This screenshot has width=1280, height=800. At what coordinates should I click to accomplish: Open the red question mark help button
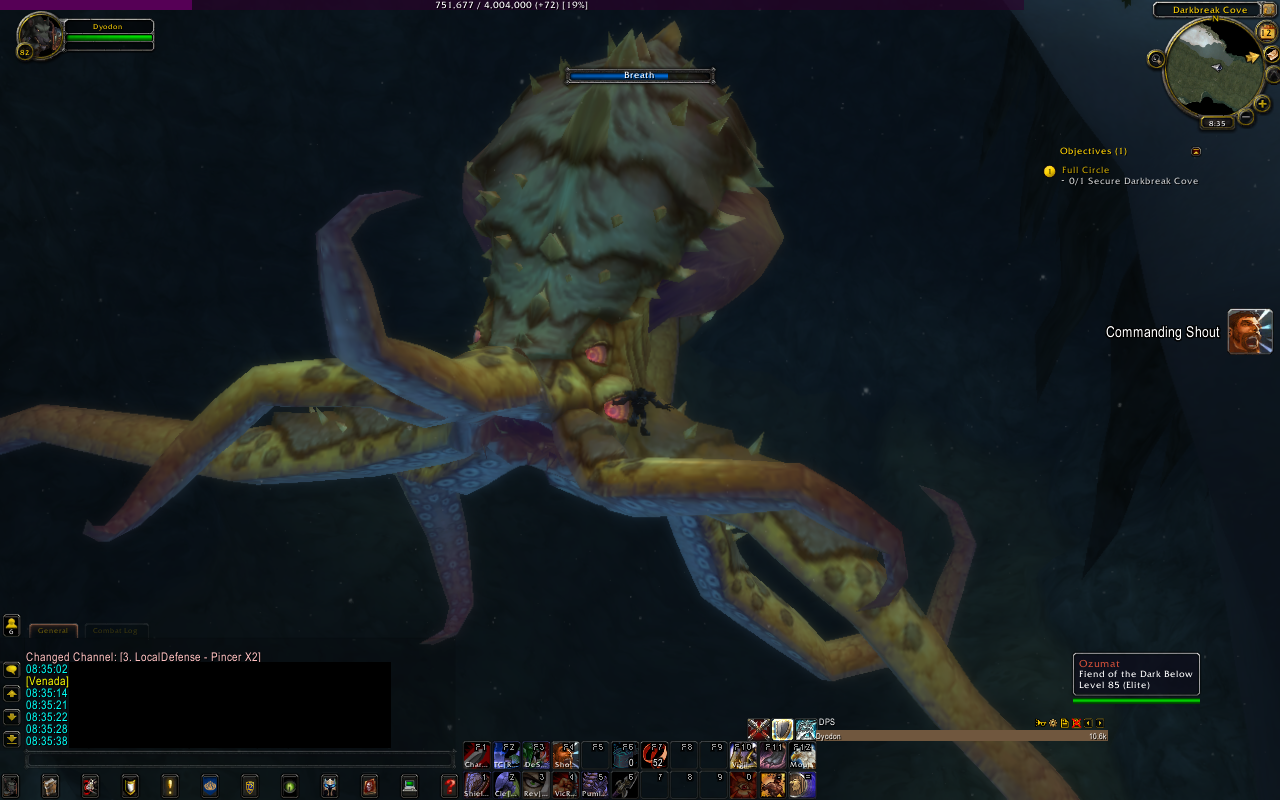click(449, 785)
